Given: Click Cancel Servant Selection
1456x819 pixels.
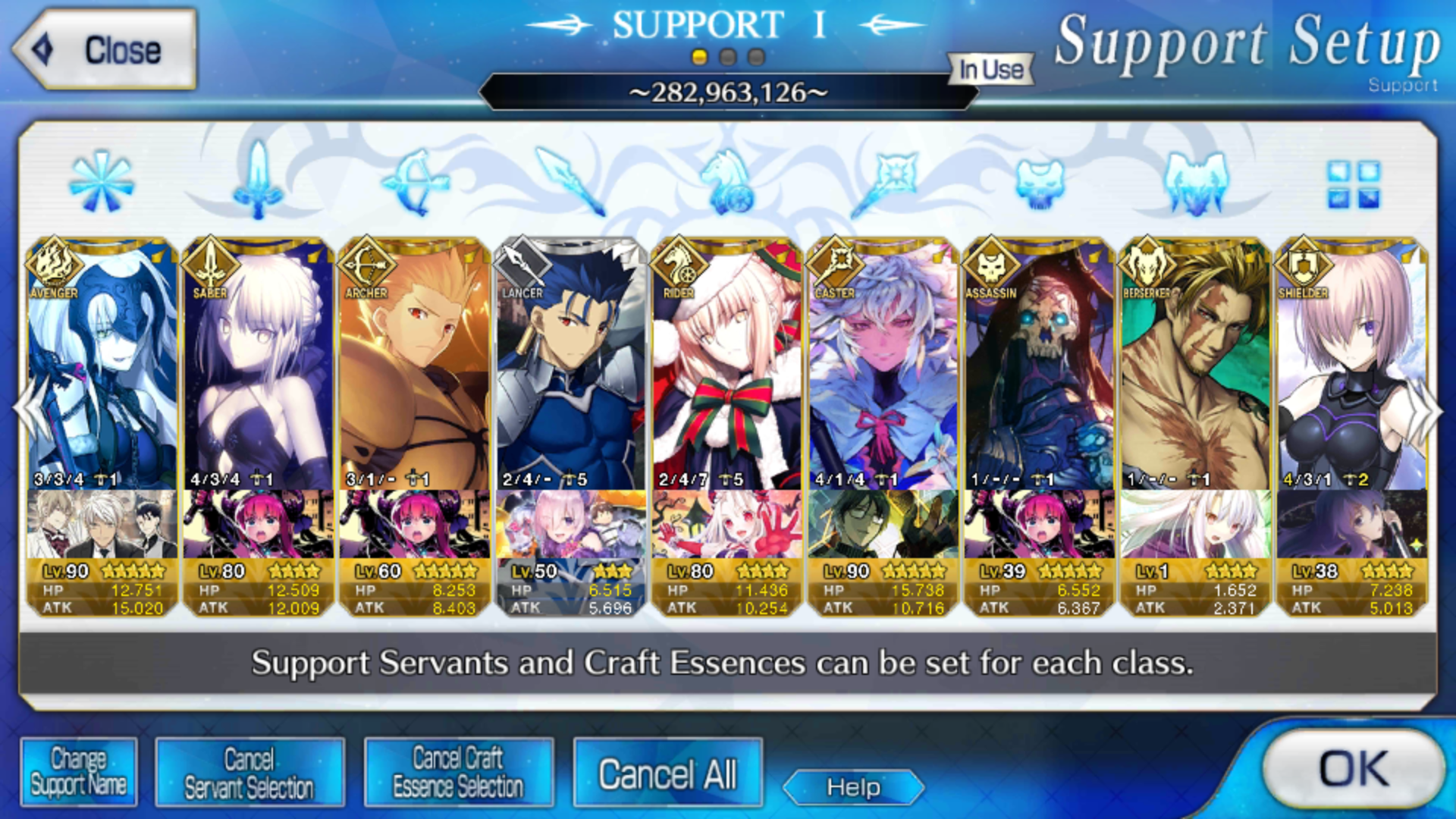Looking at the screenshot, I should point(249,773).
